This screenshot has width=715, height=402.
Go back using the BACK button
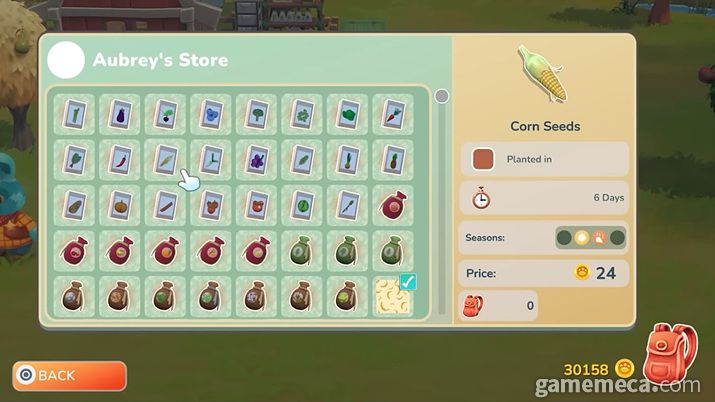tap(69, 376)
